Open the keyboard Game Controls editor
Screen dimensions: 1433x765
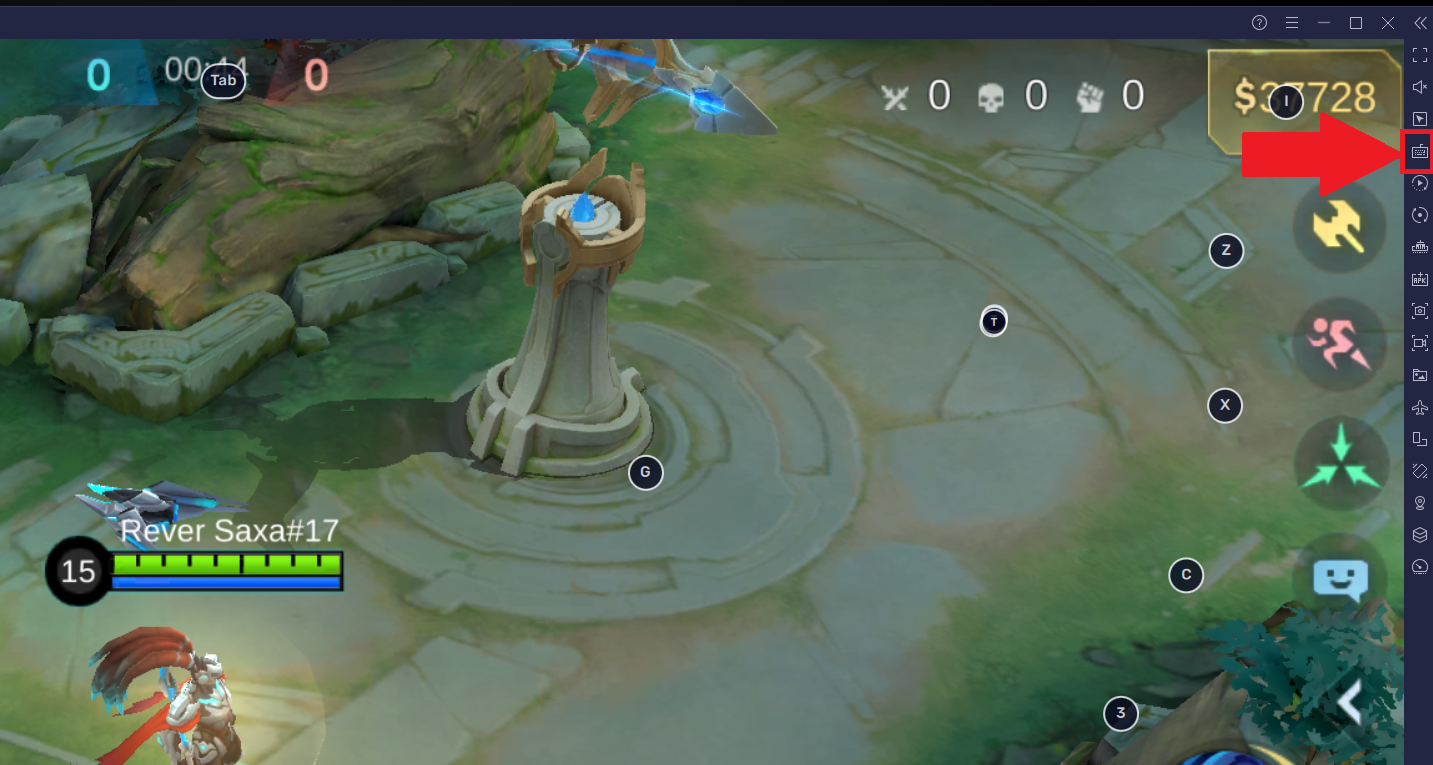[x=1419, y=150]
